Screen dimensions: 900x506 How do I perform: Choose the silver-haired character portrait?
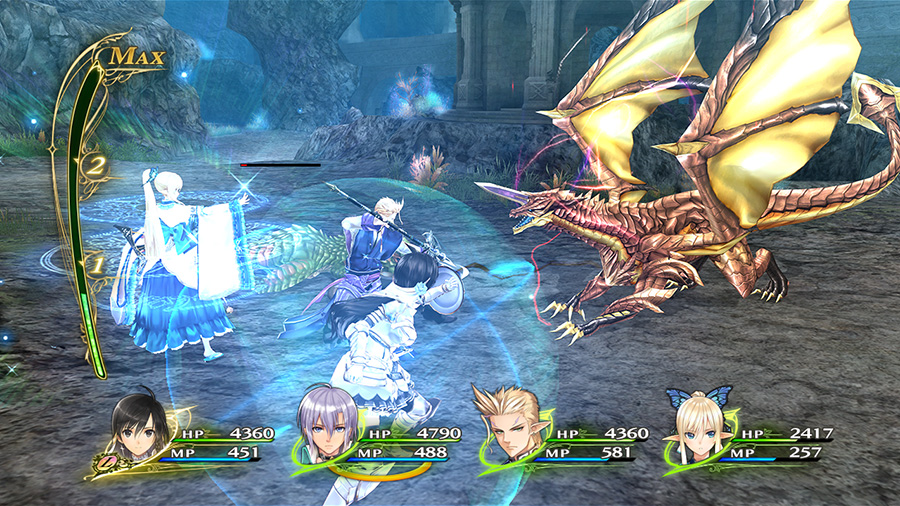click(x=327, y=432)
